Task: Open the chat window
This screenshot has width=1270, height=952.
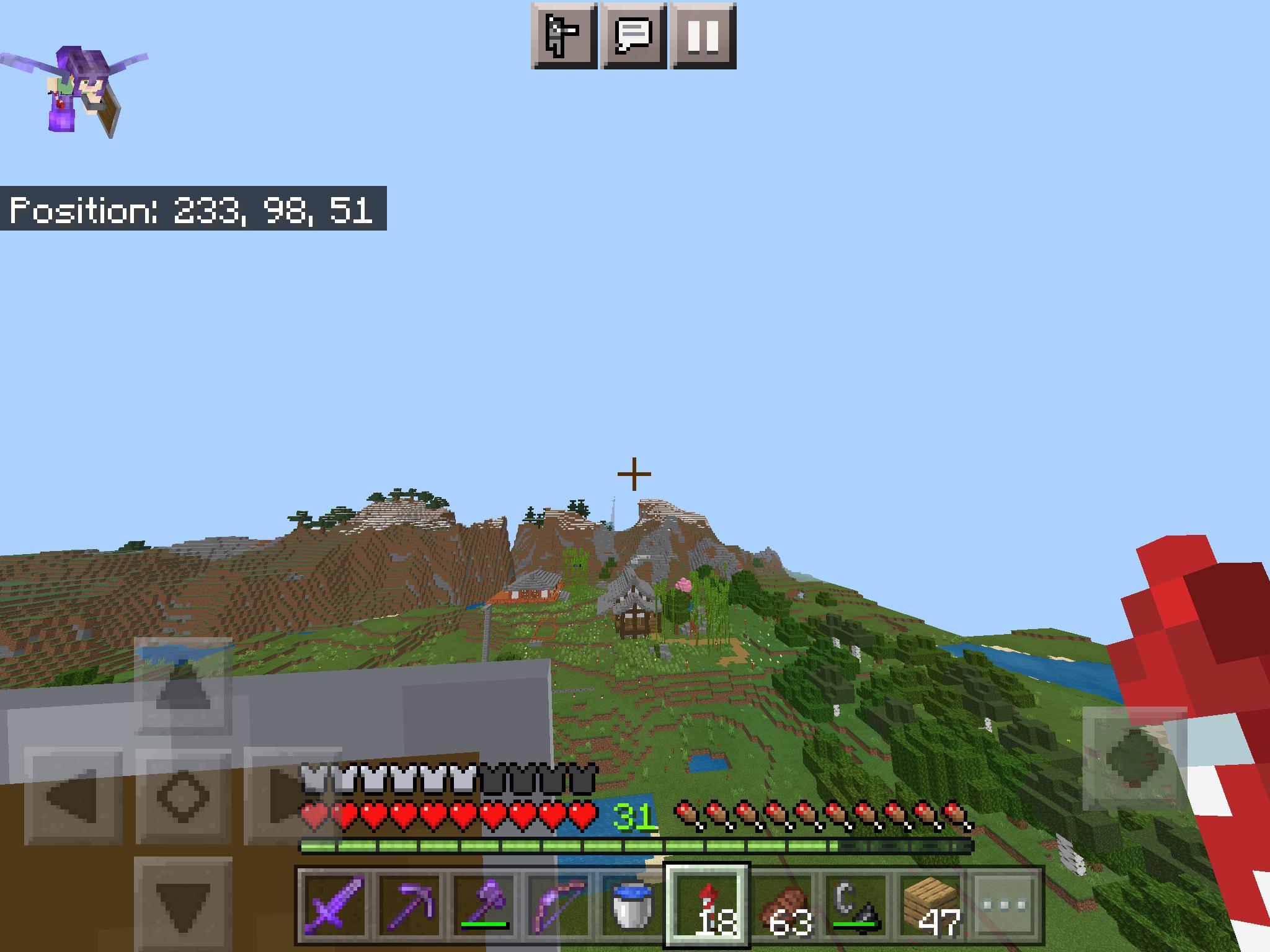Action: pyautogui.click(x=634, y=35)
